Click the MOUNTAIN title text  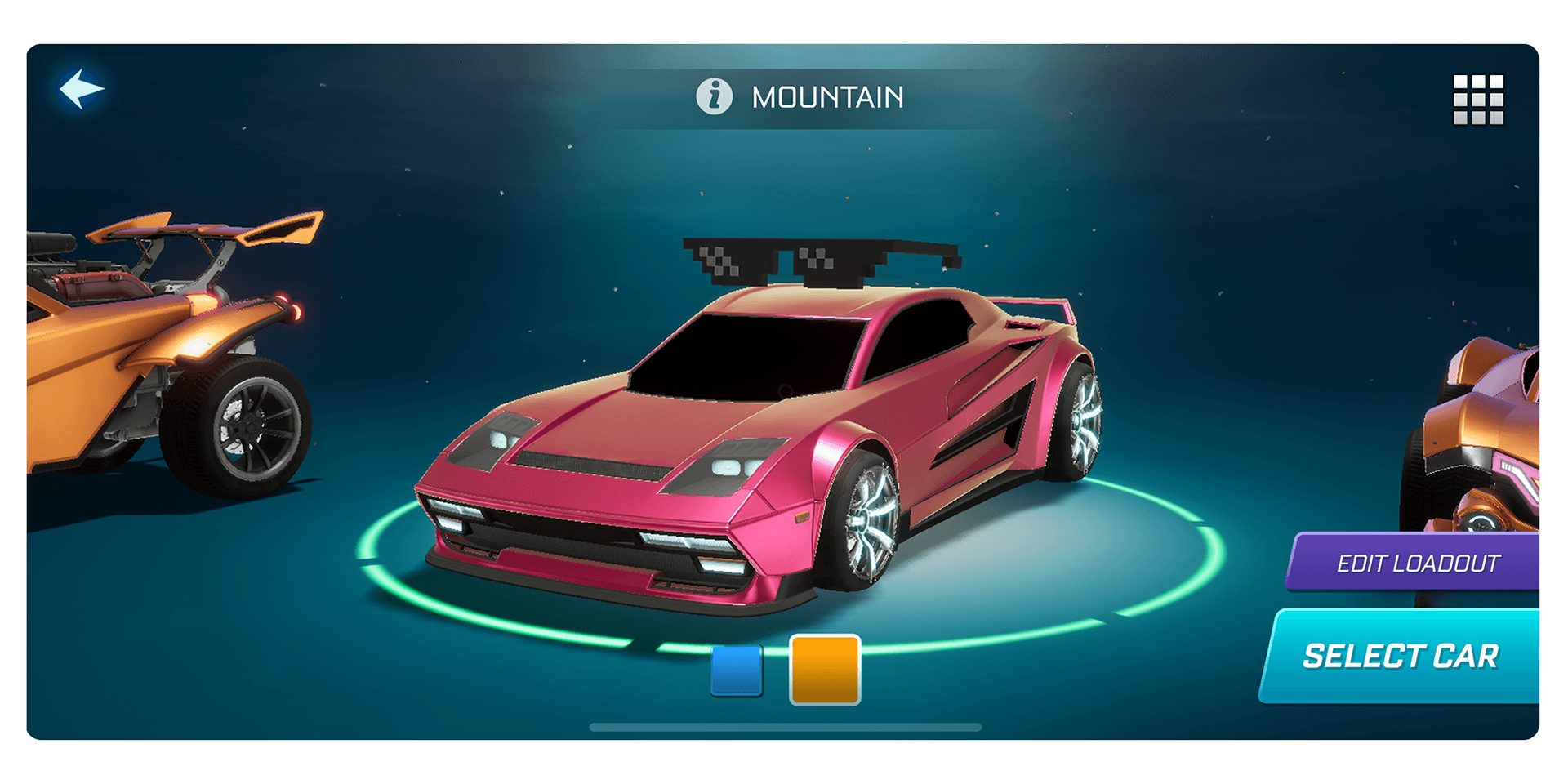tap(827, 97)
